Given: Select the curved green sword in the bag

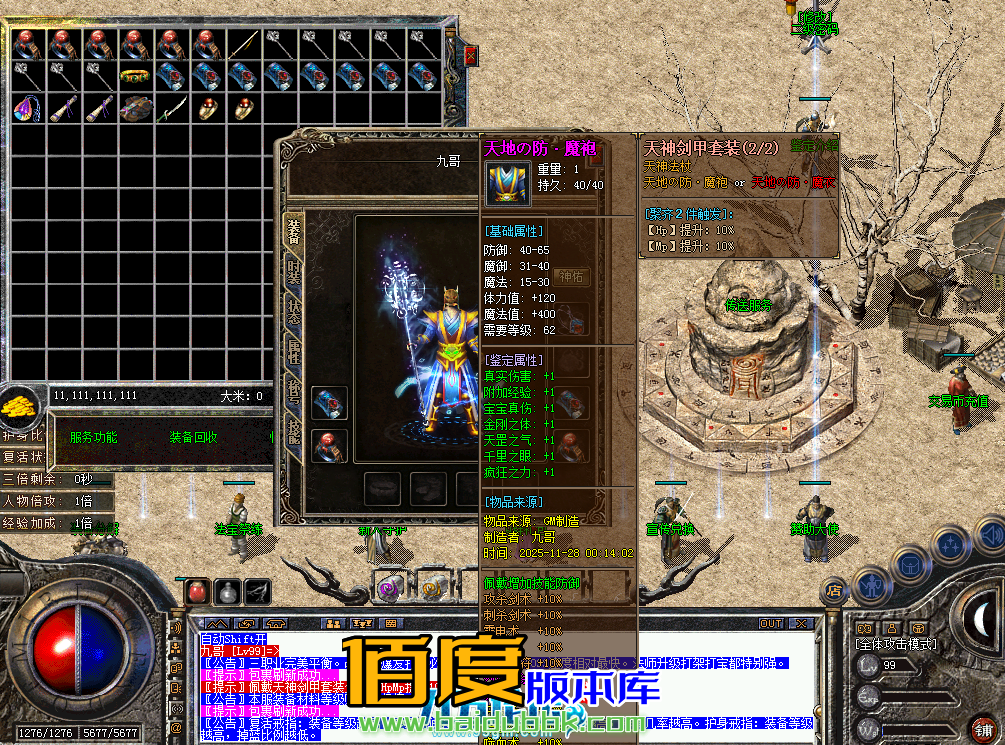Looking at the screenshot, I should coord(171,108).
